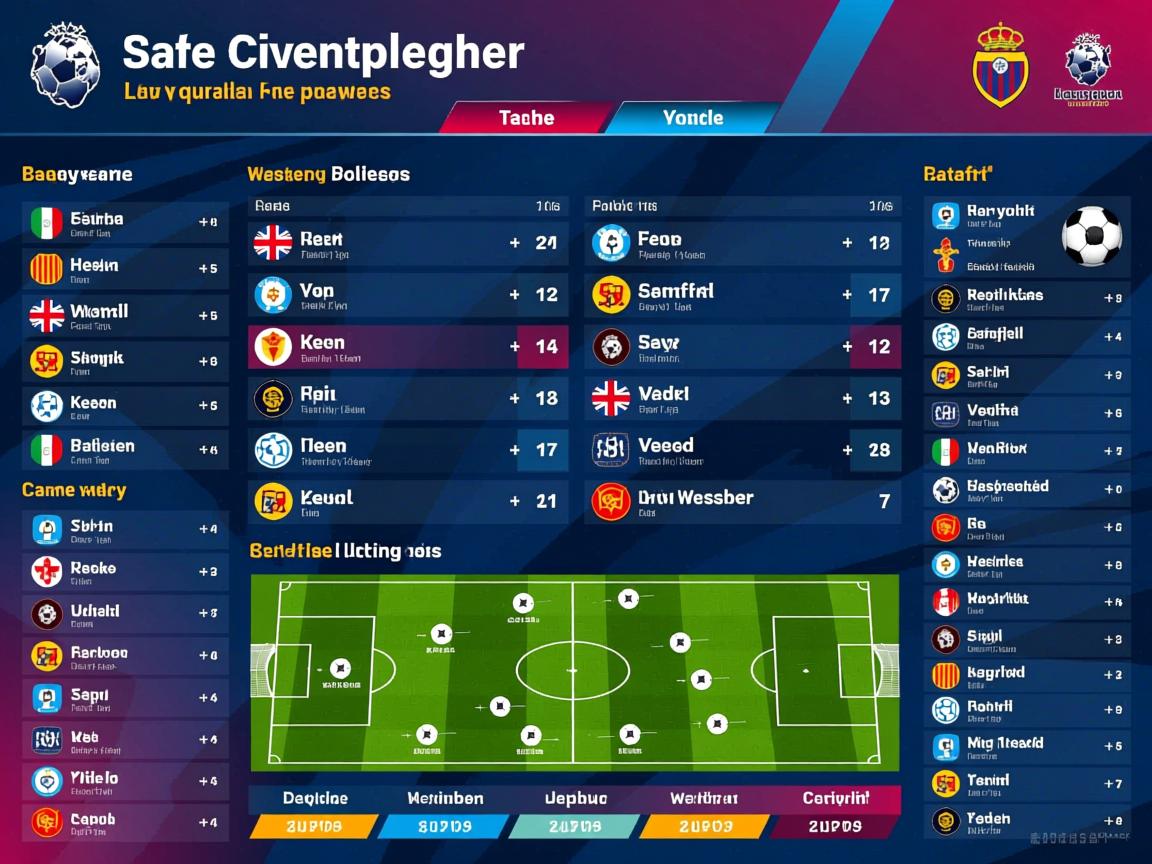Select the Reert player row
The image size is (1152, 864).
(x=408, y=243)
